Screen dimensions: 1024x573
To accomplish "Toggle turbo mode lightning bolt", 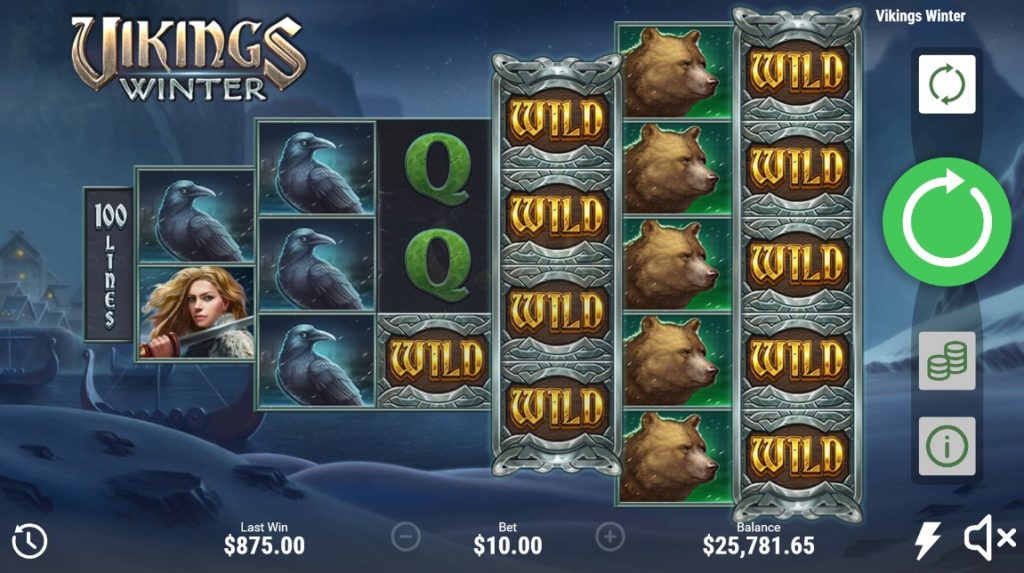I will tap(927, 541).
